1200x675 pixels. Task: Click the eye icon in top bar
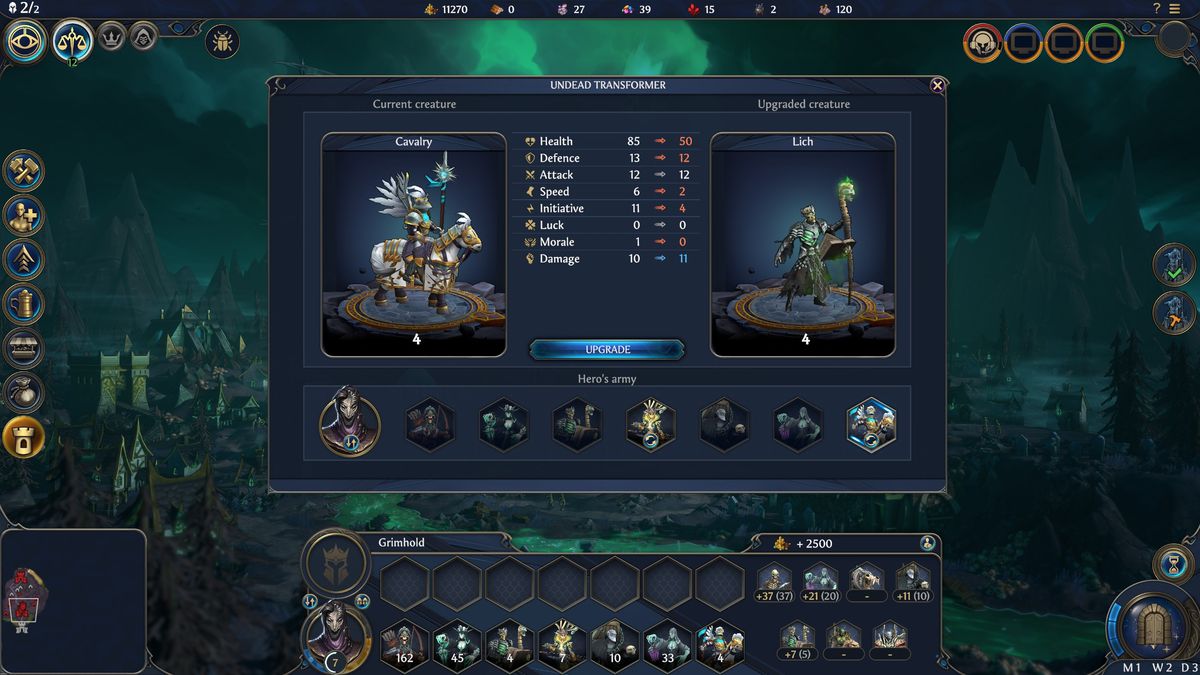click(x=26, y=41)
